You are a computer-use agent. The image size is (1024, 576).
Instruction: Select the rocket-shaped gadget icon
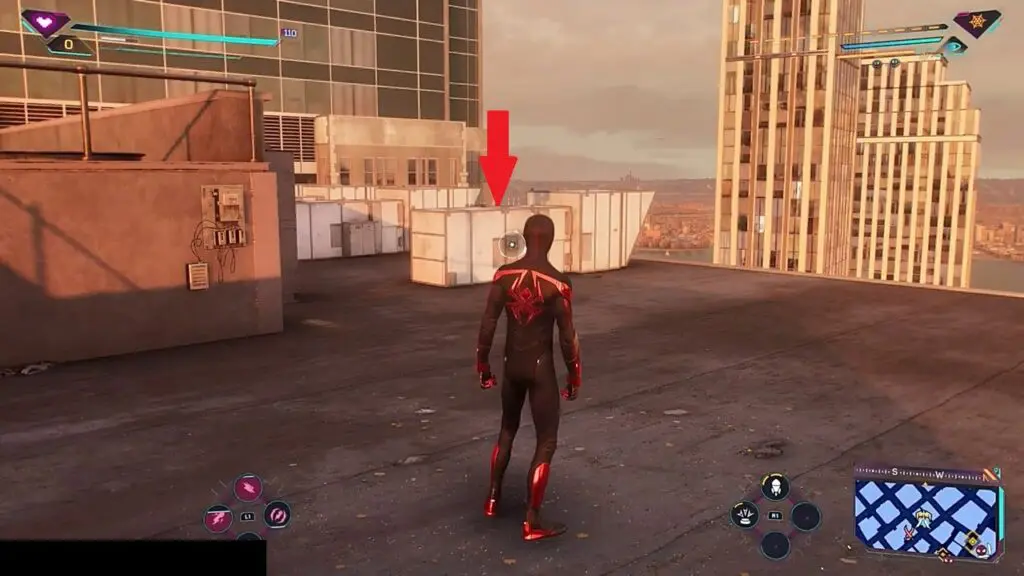(x=775, y=488)
